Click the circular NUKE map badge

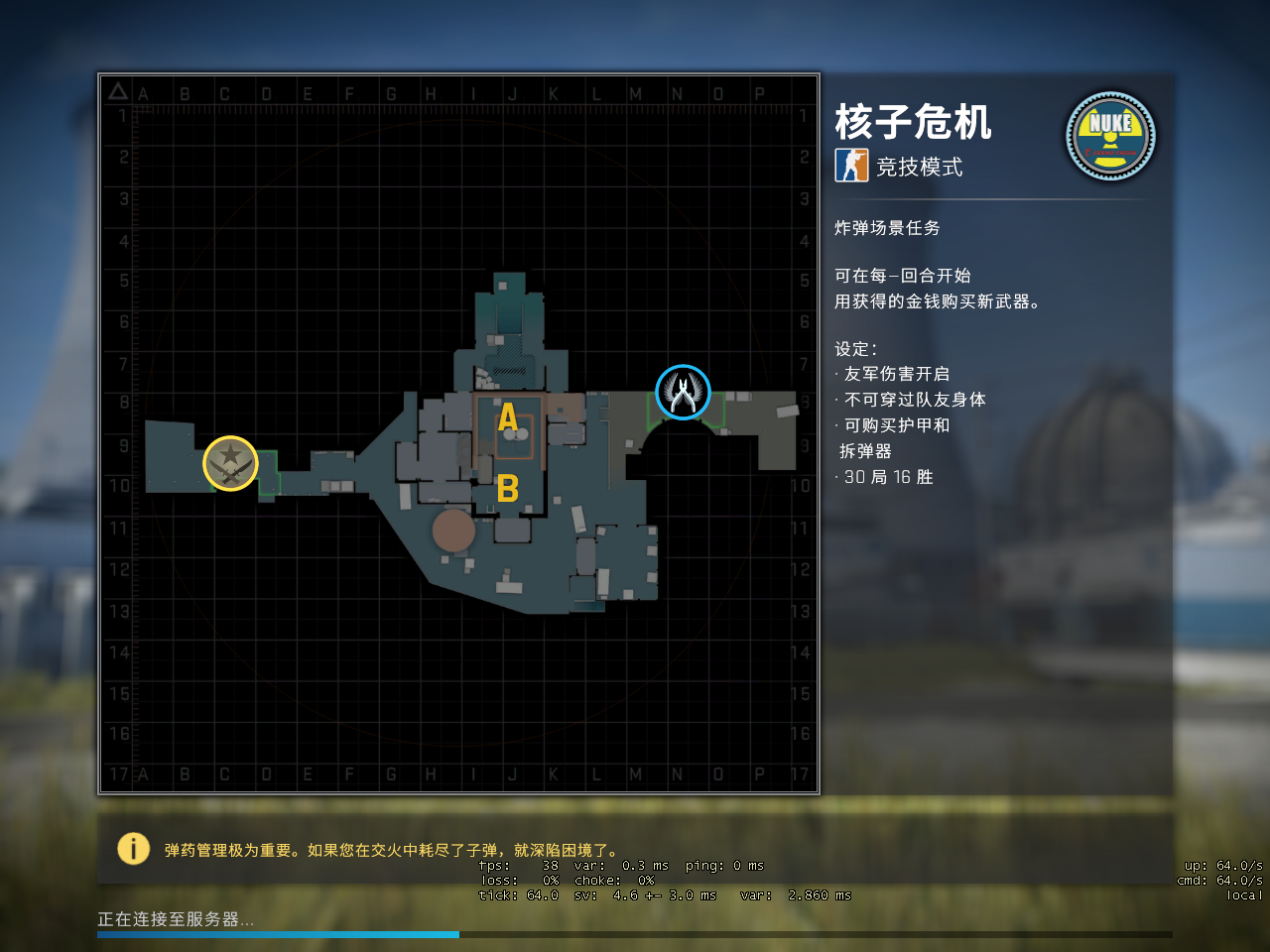(x=1110, y=137)
